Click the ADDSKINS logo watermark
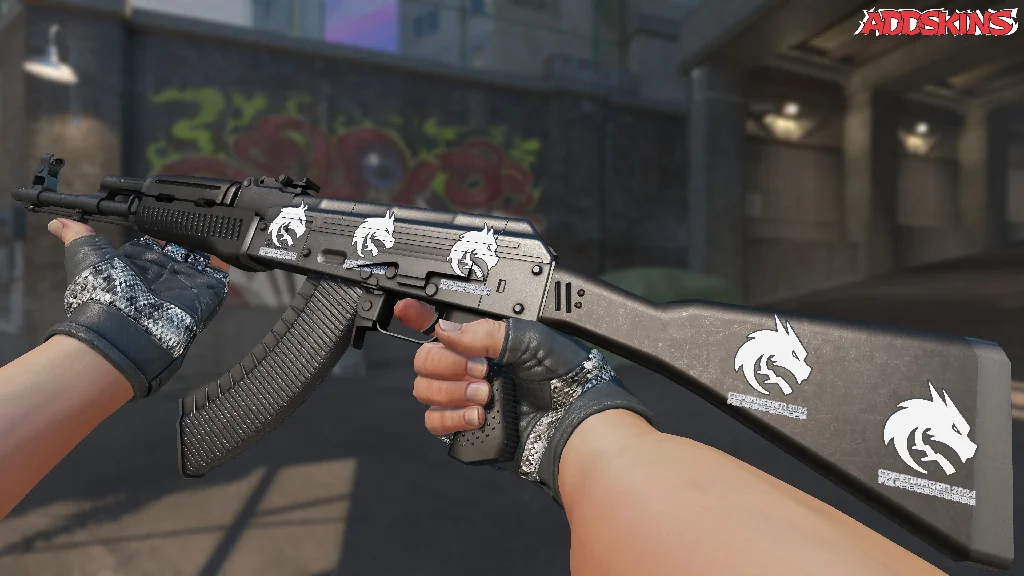This screenshot has height=576, width=1024. pos(938,22)
